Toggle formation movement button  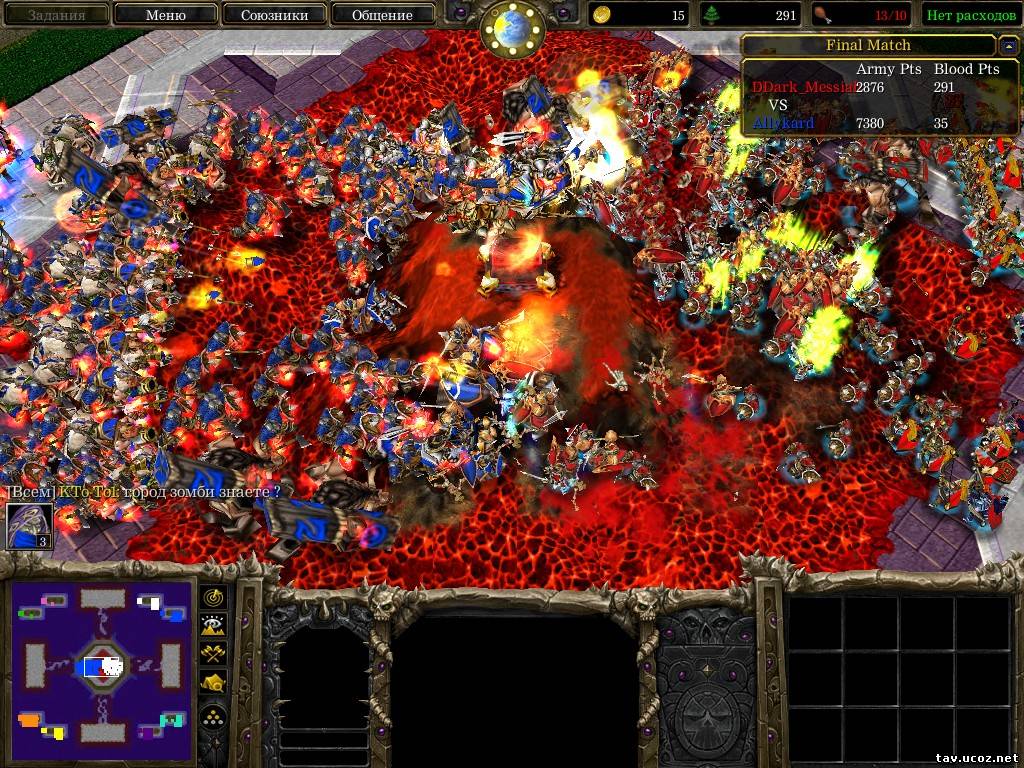pyautogui.click(x=213, y=716)
